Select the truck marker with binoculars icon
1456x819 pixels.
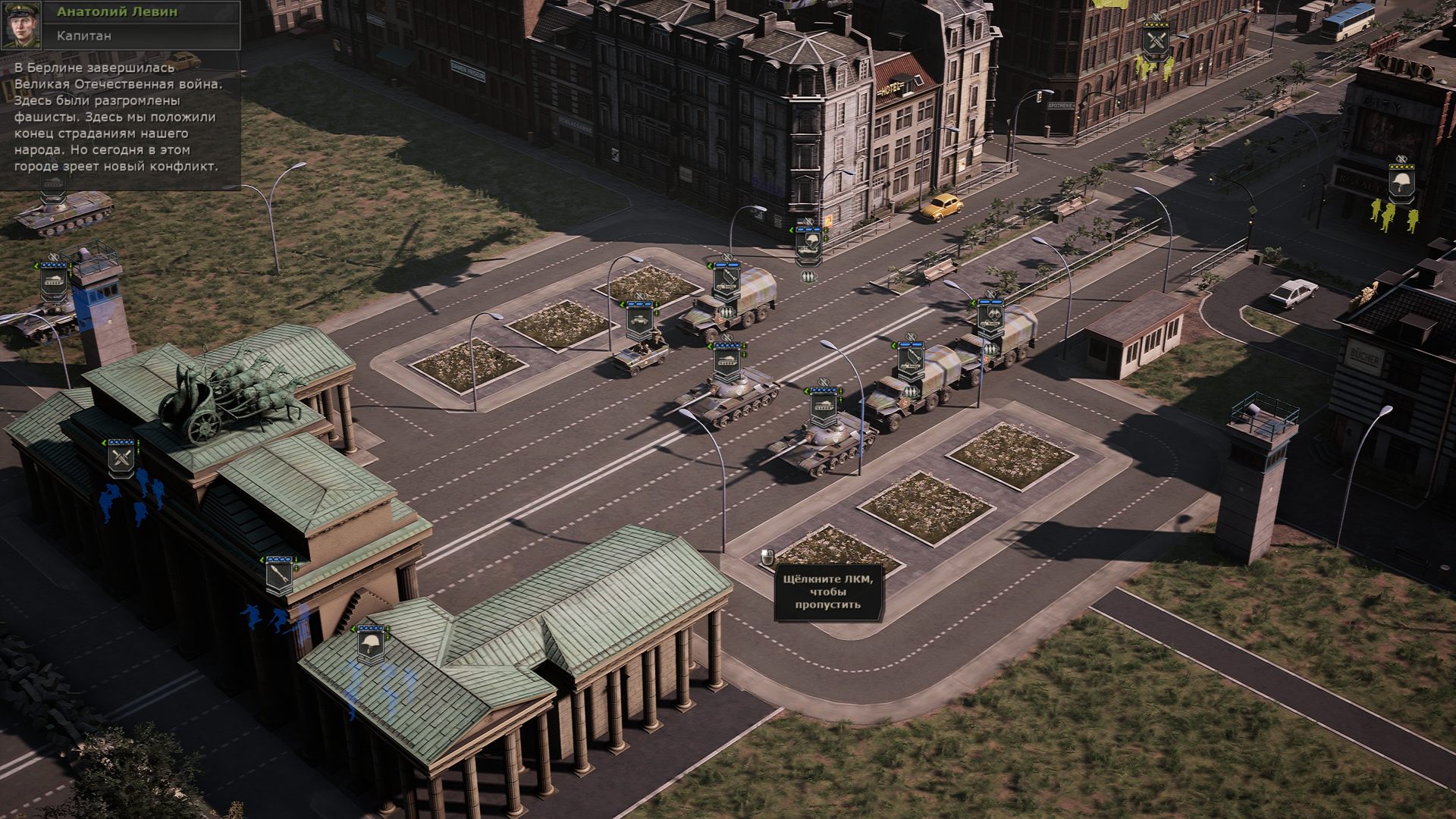coord(990,318)
